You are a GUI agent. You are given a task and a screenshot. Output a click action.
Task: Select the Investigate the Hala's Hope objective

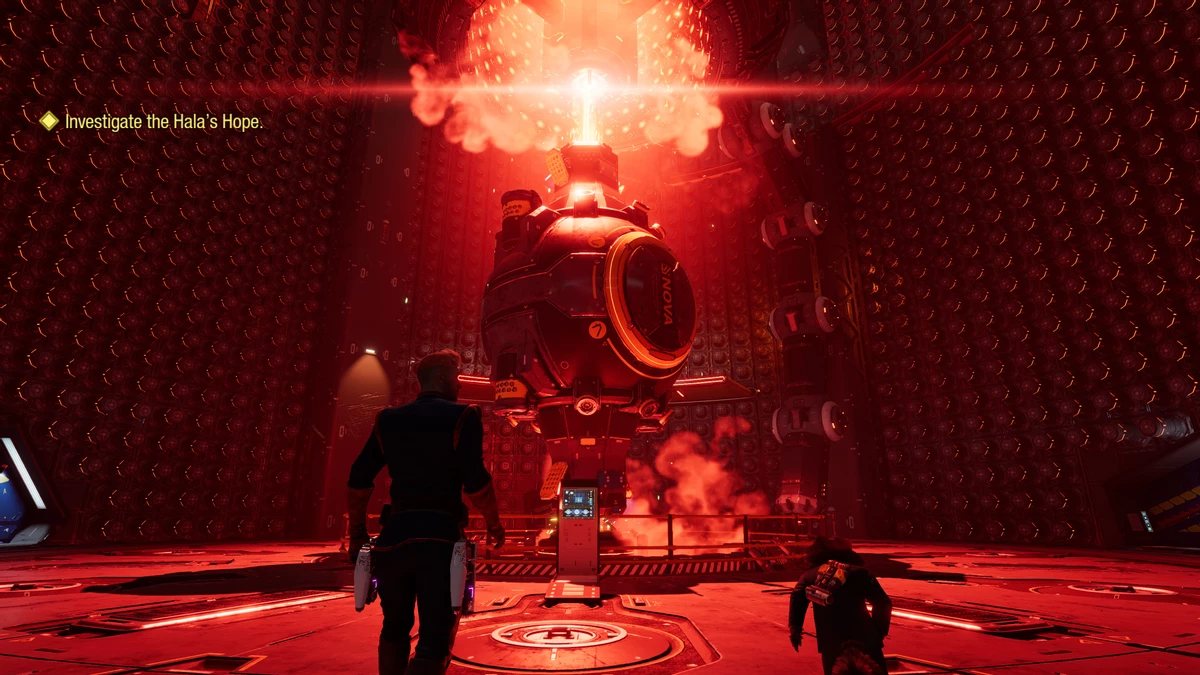click(x=163, y=122)
